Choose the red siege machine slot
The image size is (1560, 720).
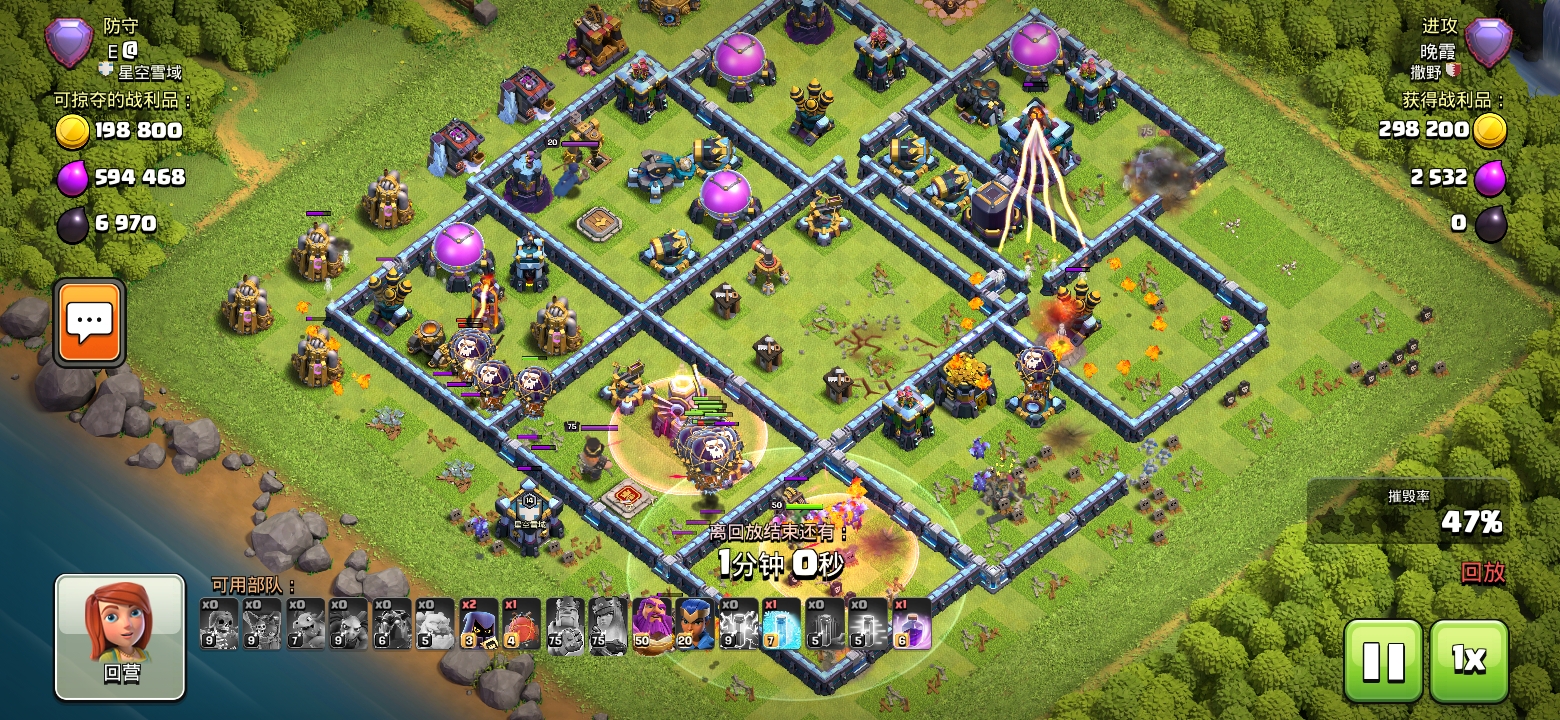(520, 624)
